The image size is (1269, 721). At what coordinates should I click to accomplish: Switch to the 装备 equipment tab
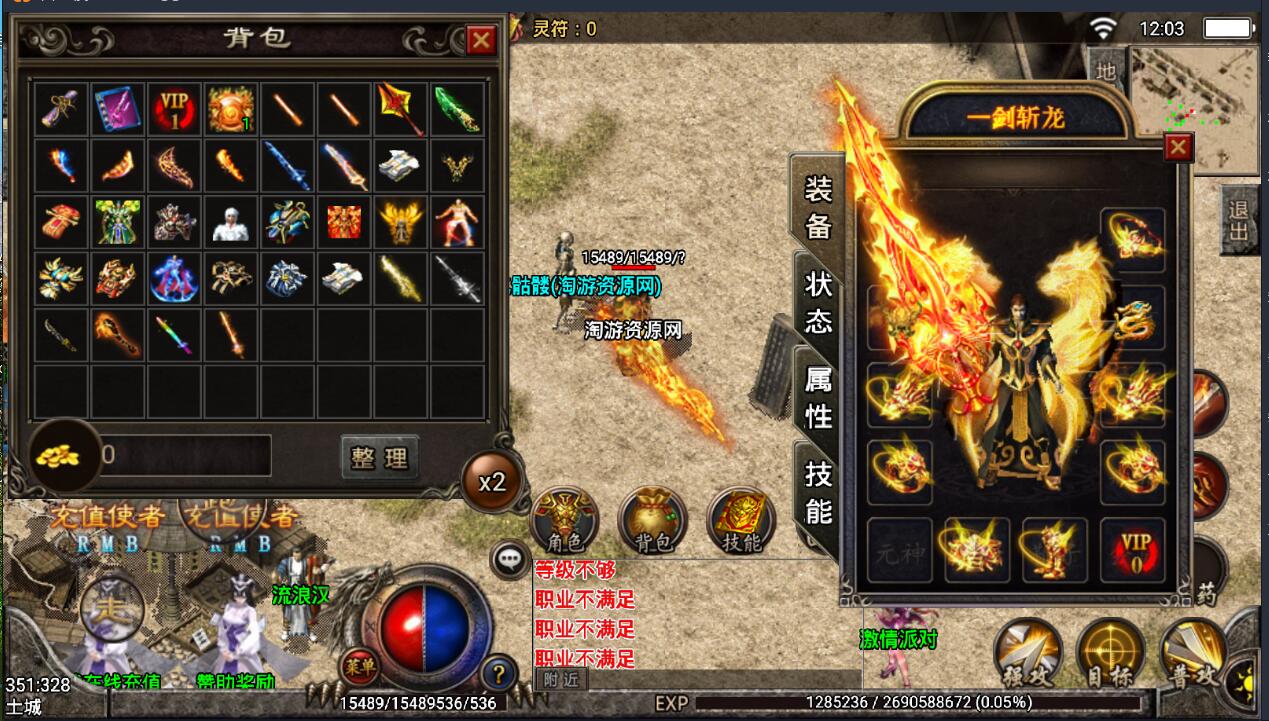click(x=818, y=208)
